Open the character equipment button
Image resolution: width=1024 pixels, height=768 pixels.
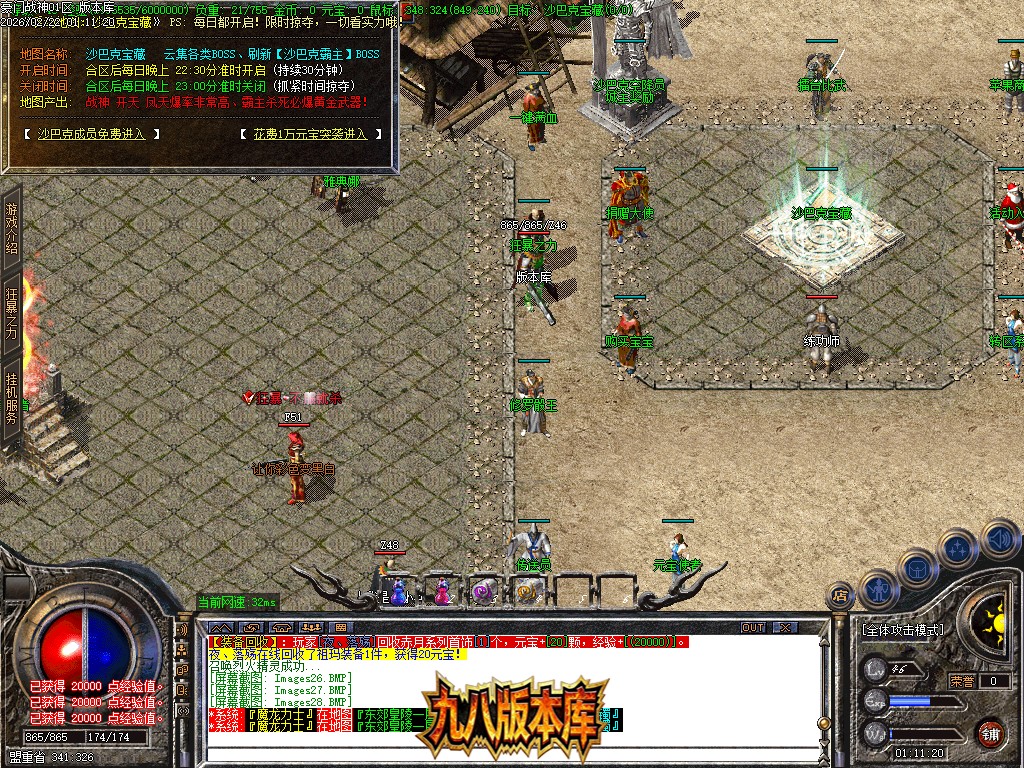pyautogui.click(x=877, y=590)
